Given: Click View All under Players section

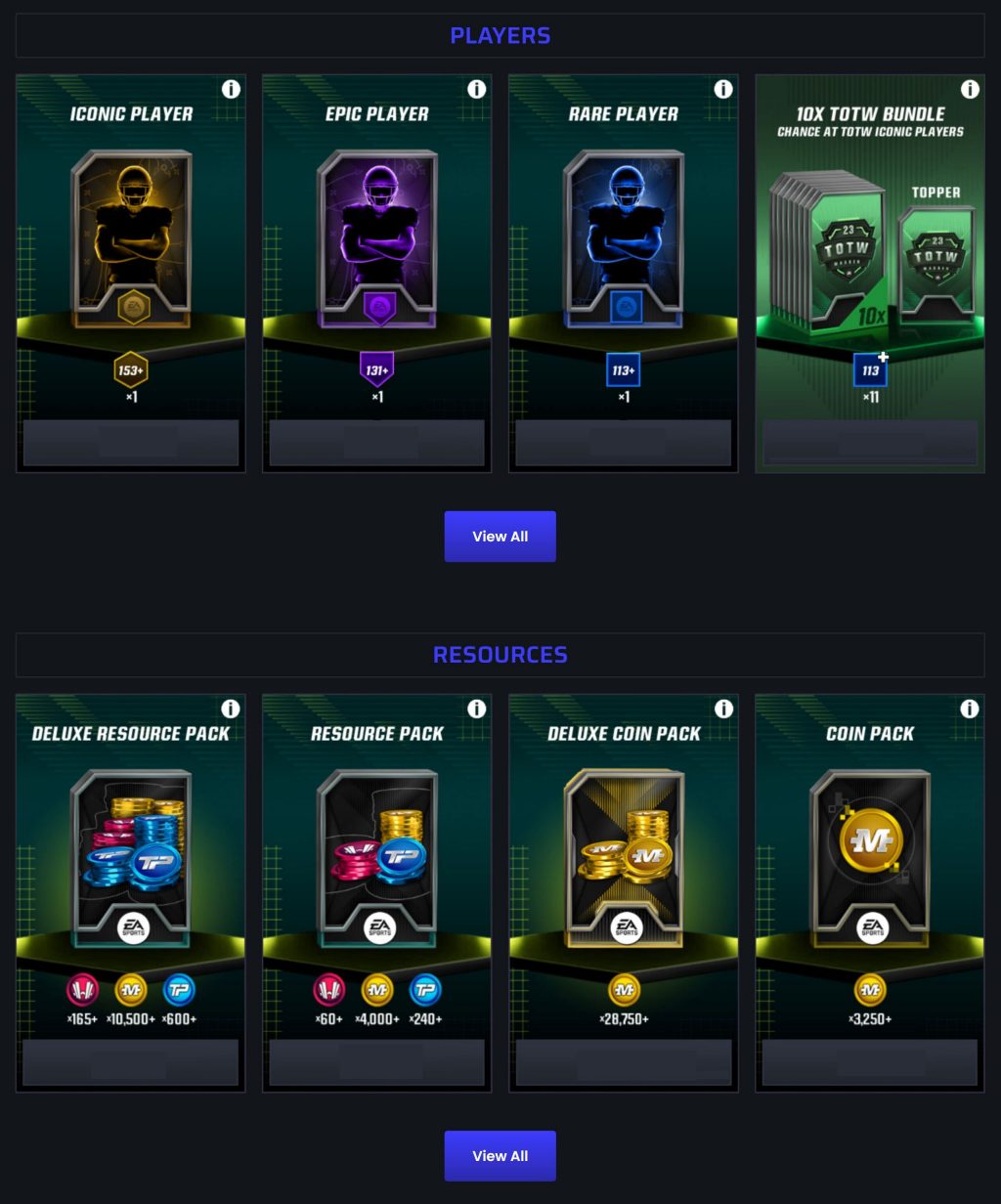Looking at the screenshot, I should pos(500,537).
